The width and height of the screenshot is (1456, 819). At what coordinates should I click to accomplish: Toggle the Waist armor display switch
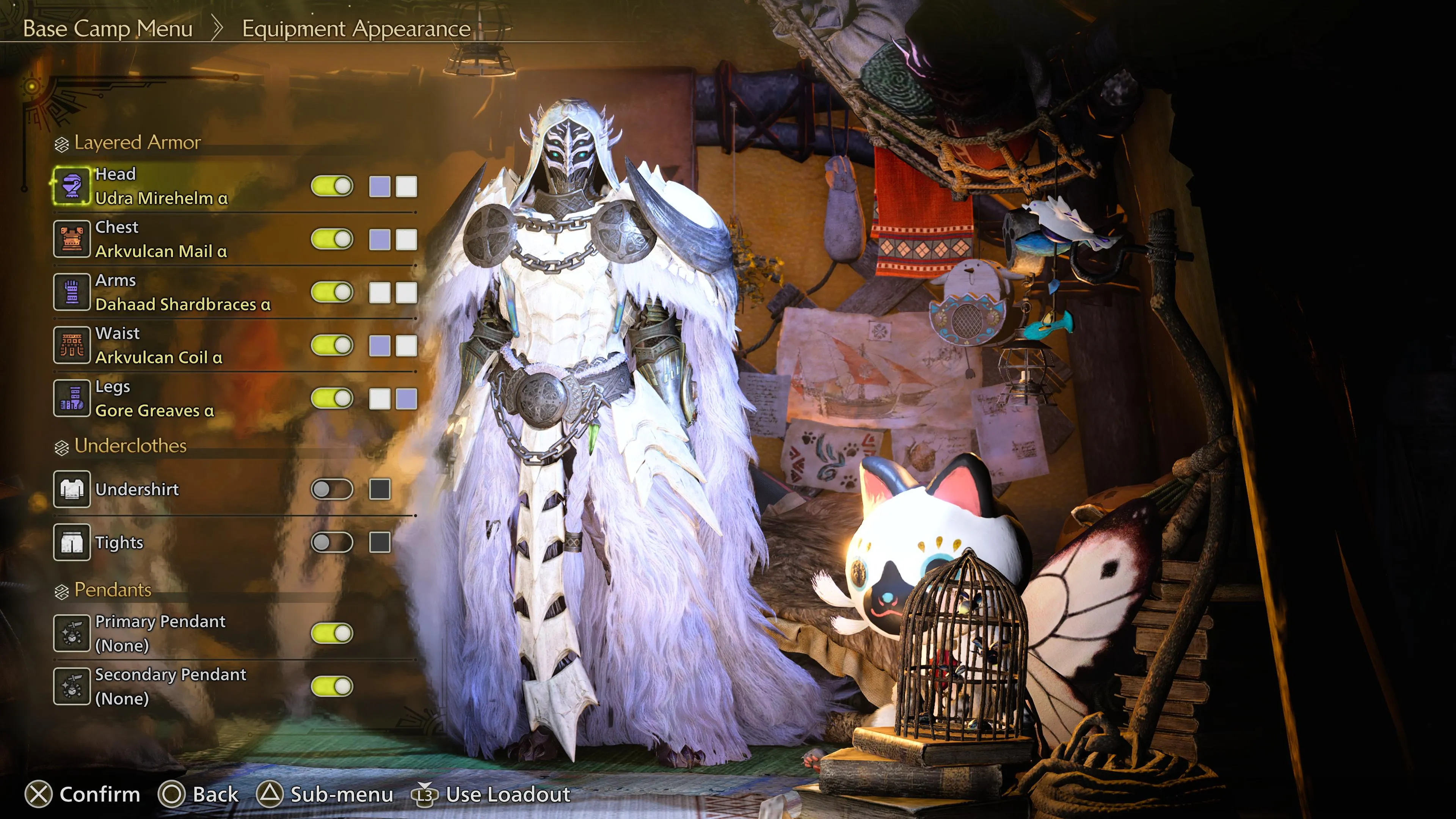(333, 345)
